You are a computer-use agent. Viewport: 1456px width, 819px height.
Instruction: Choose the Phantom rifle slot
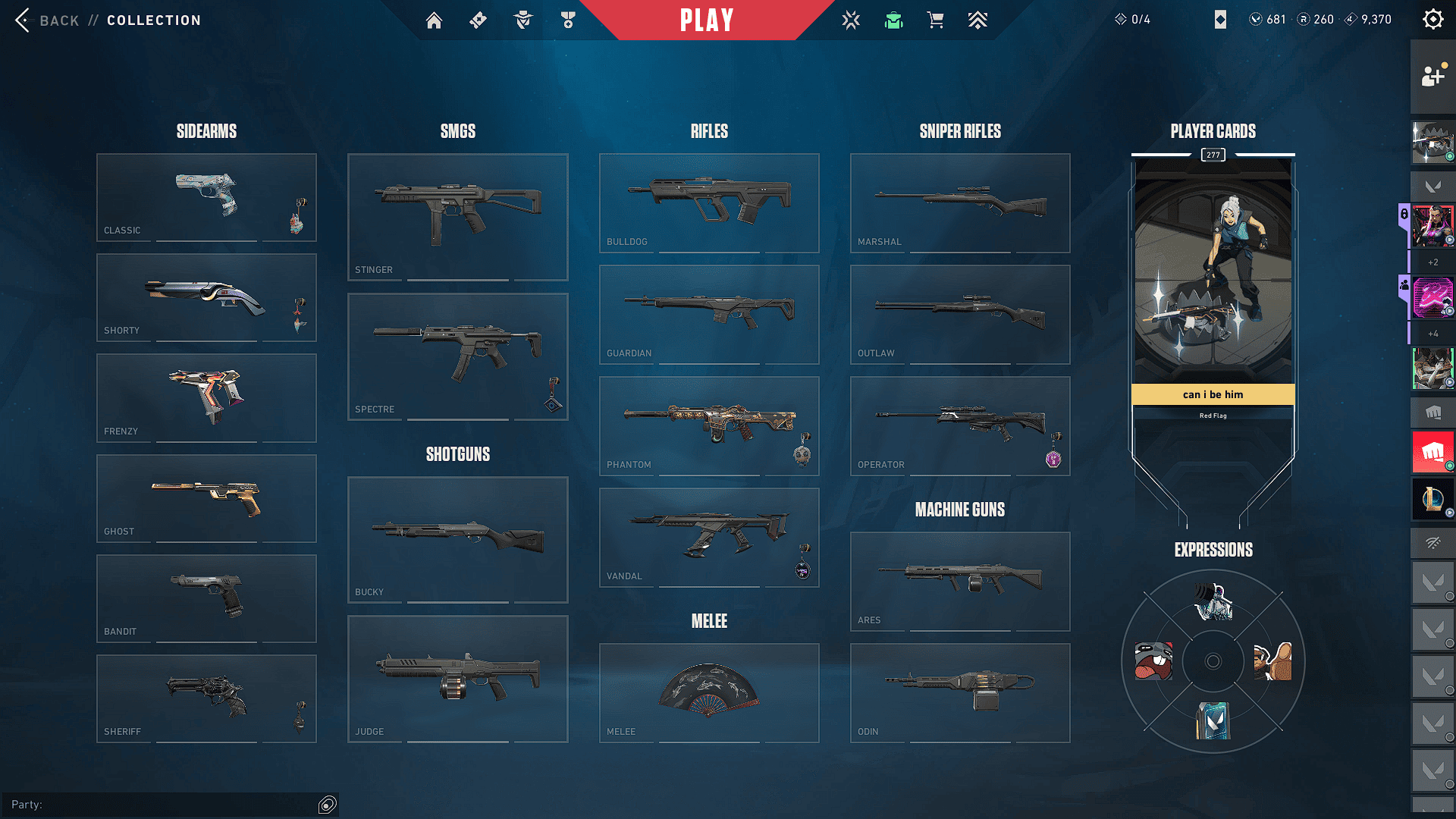[709, 425]
